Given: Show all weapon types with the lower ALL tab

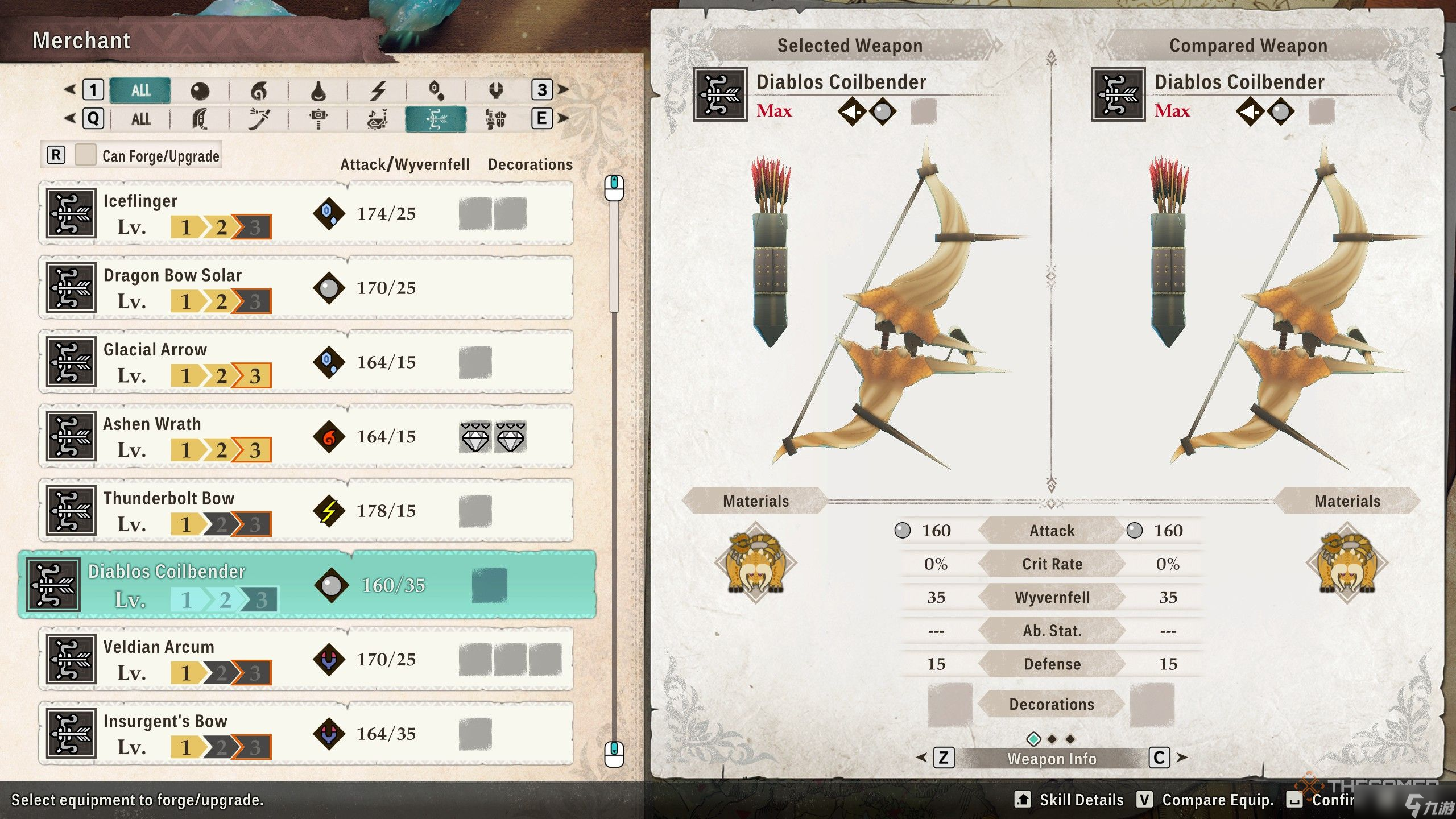Looking at the screenshot, I should coord(140,119).
